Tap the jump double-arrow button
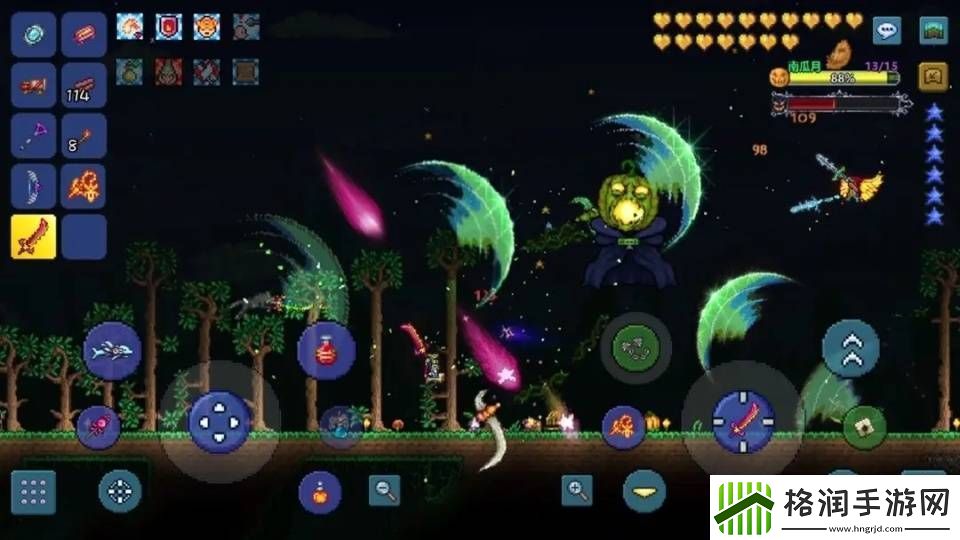 (x=850, y=348)
